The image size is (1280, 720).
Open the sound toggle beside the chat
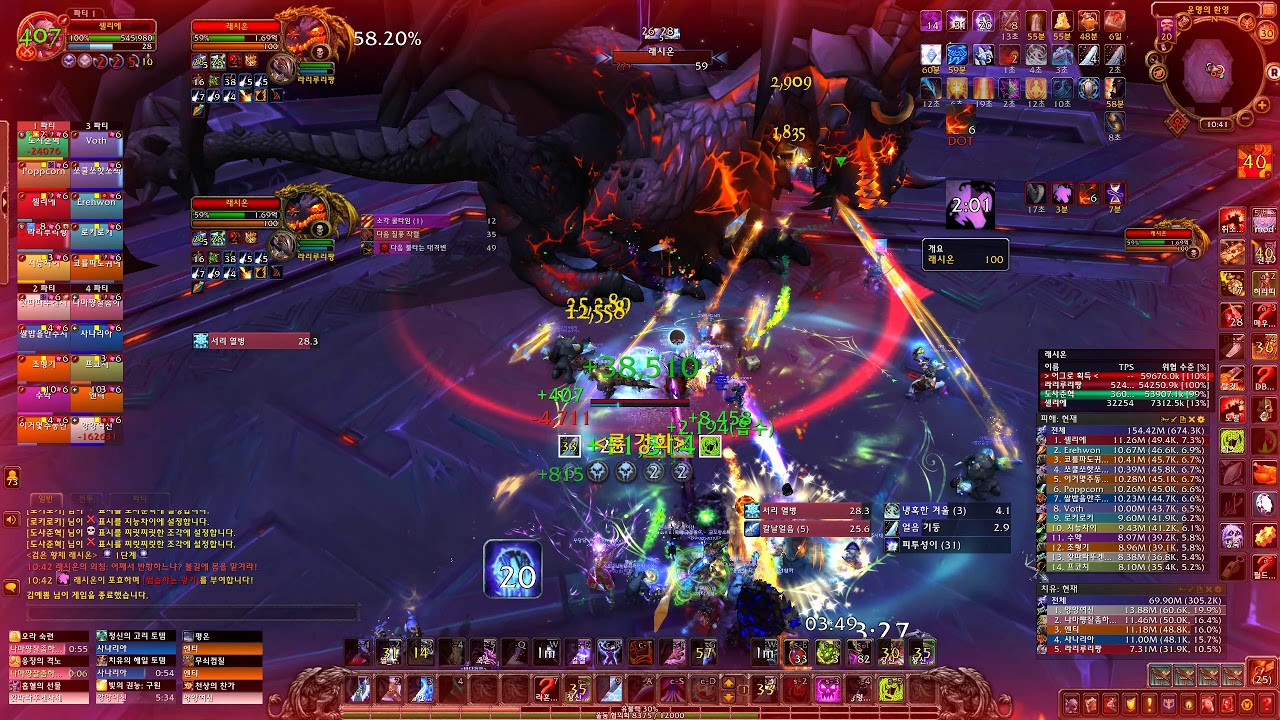(12, 520)
